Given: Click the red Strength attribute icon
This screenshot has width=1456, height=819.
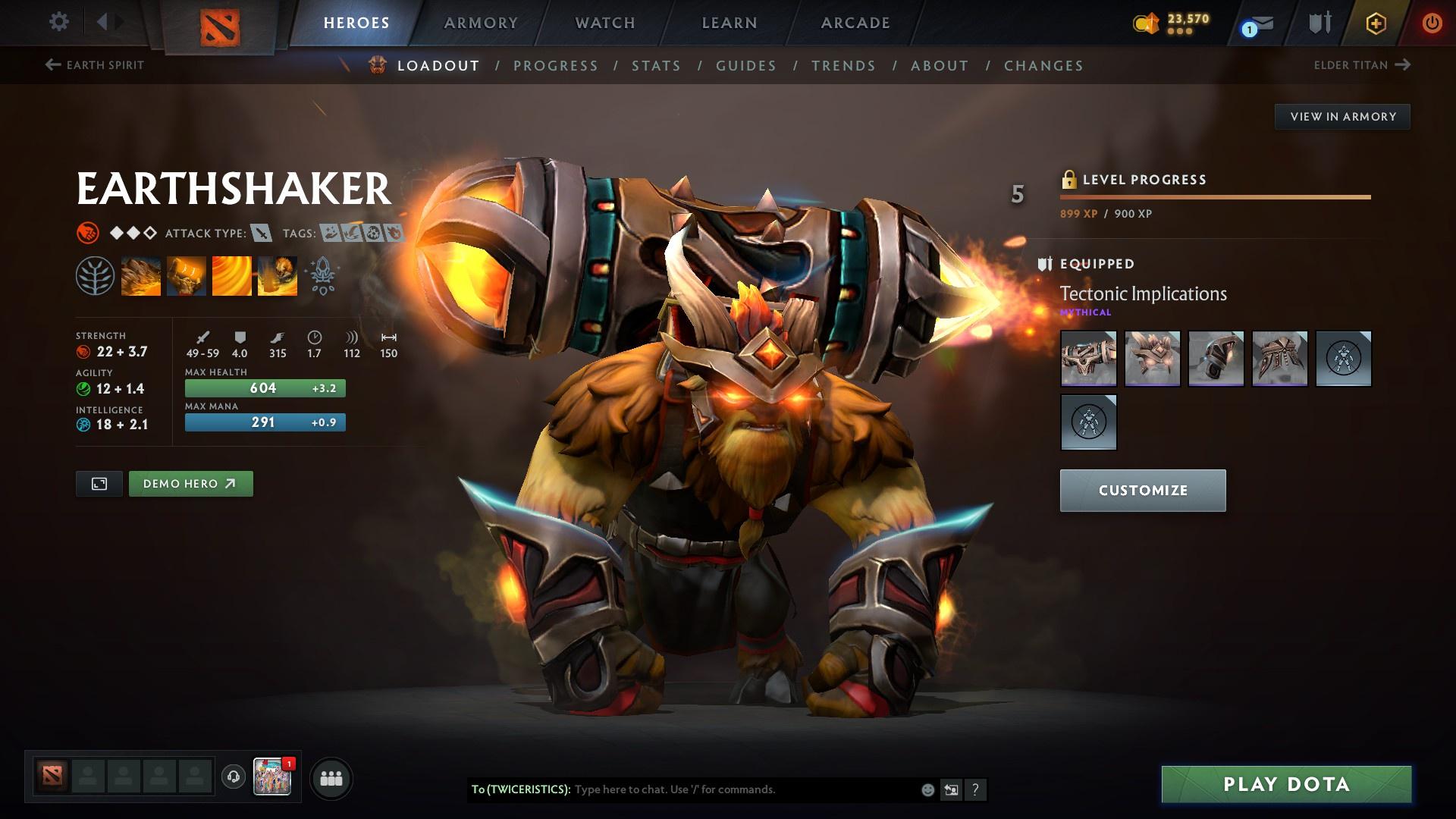Looking at the screenshot, I should (82, 353).
